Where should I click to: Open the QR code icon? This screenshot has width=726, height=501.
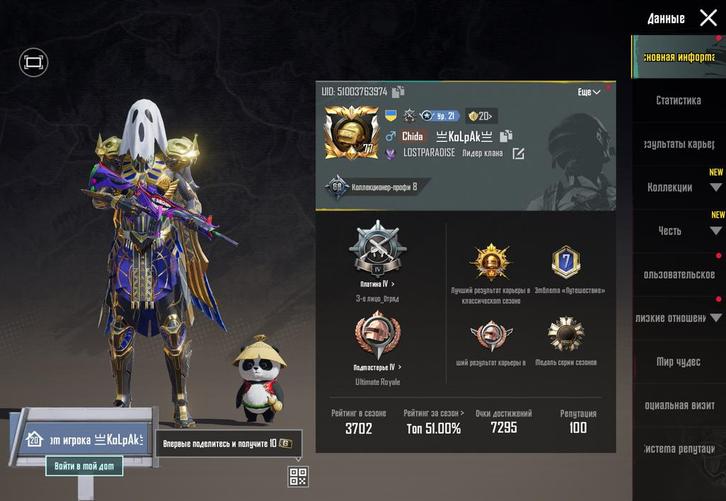pyautogui.click(x=298, y=476)
